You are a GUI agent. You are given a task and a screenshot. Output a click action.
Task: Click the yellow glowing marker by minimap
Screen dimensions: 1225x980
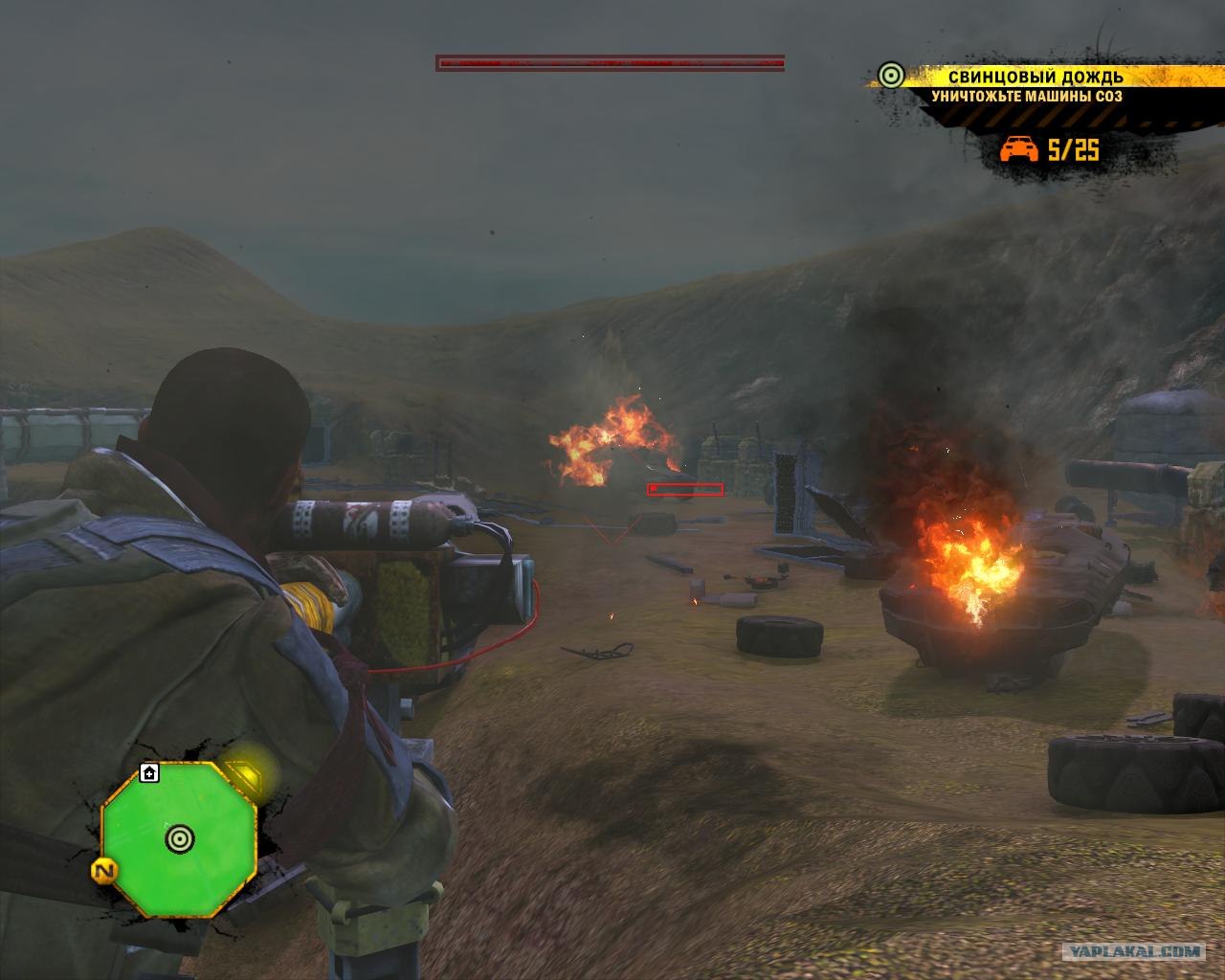coord(247,772)
